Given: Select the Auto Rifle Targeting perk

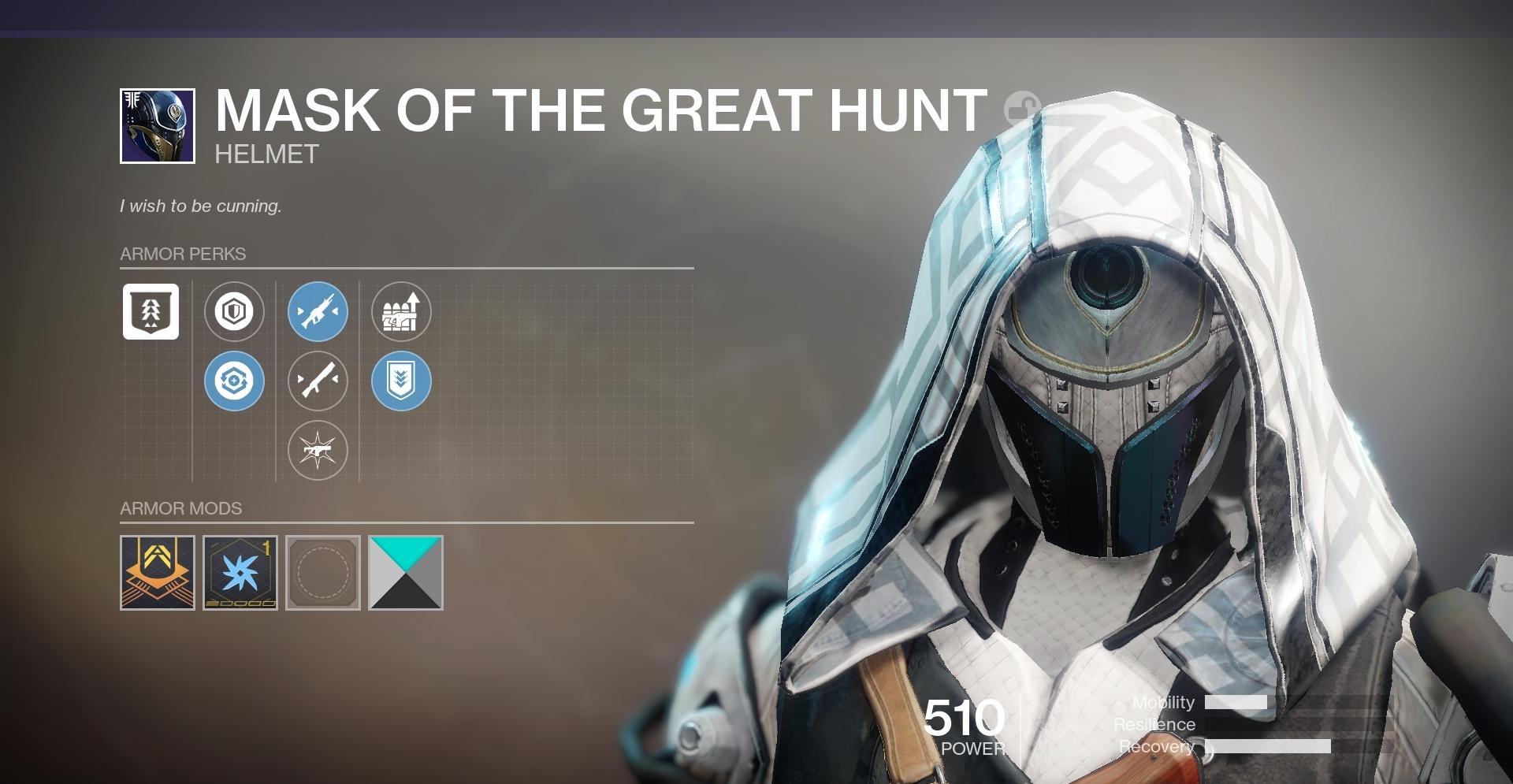Looking at the screenshot, I should point(318,313).
